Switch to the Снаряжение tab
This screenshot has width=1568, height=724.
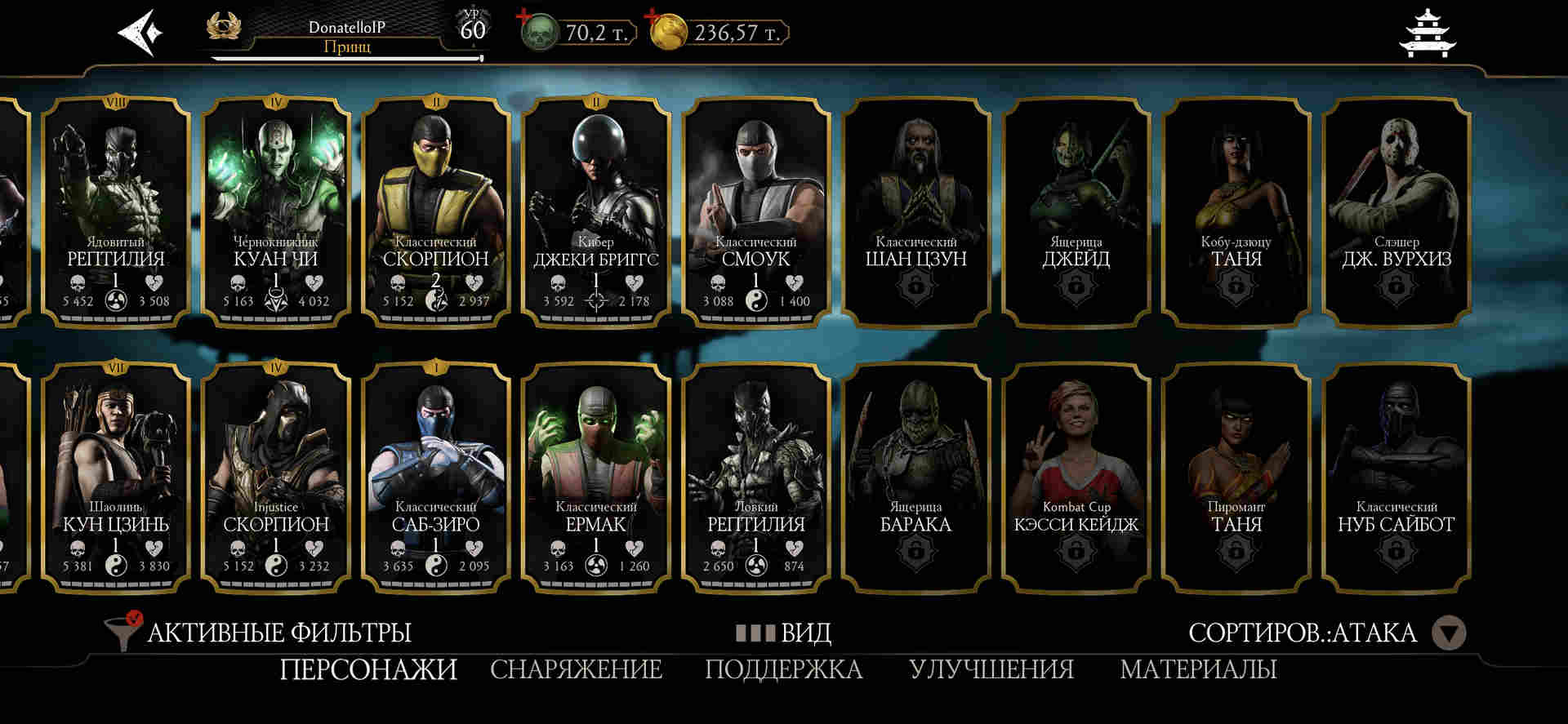pos(576,669)
